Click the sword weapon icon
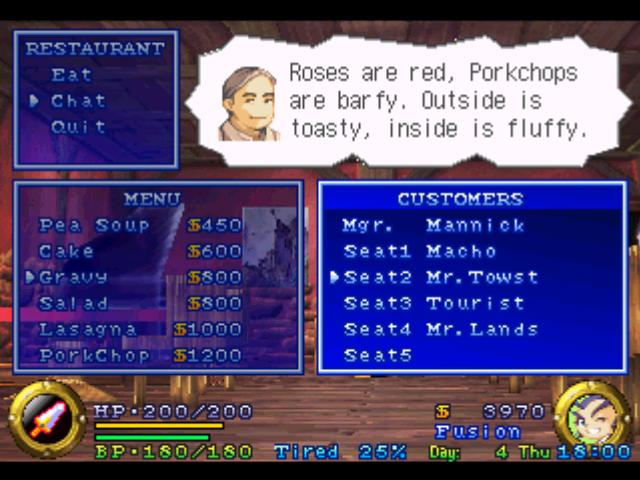The height and width of the screenshot is (480, 640). tap(46, 420)
